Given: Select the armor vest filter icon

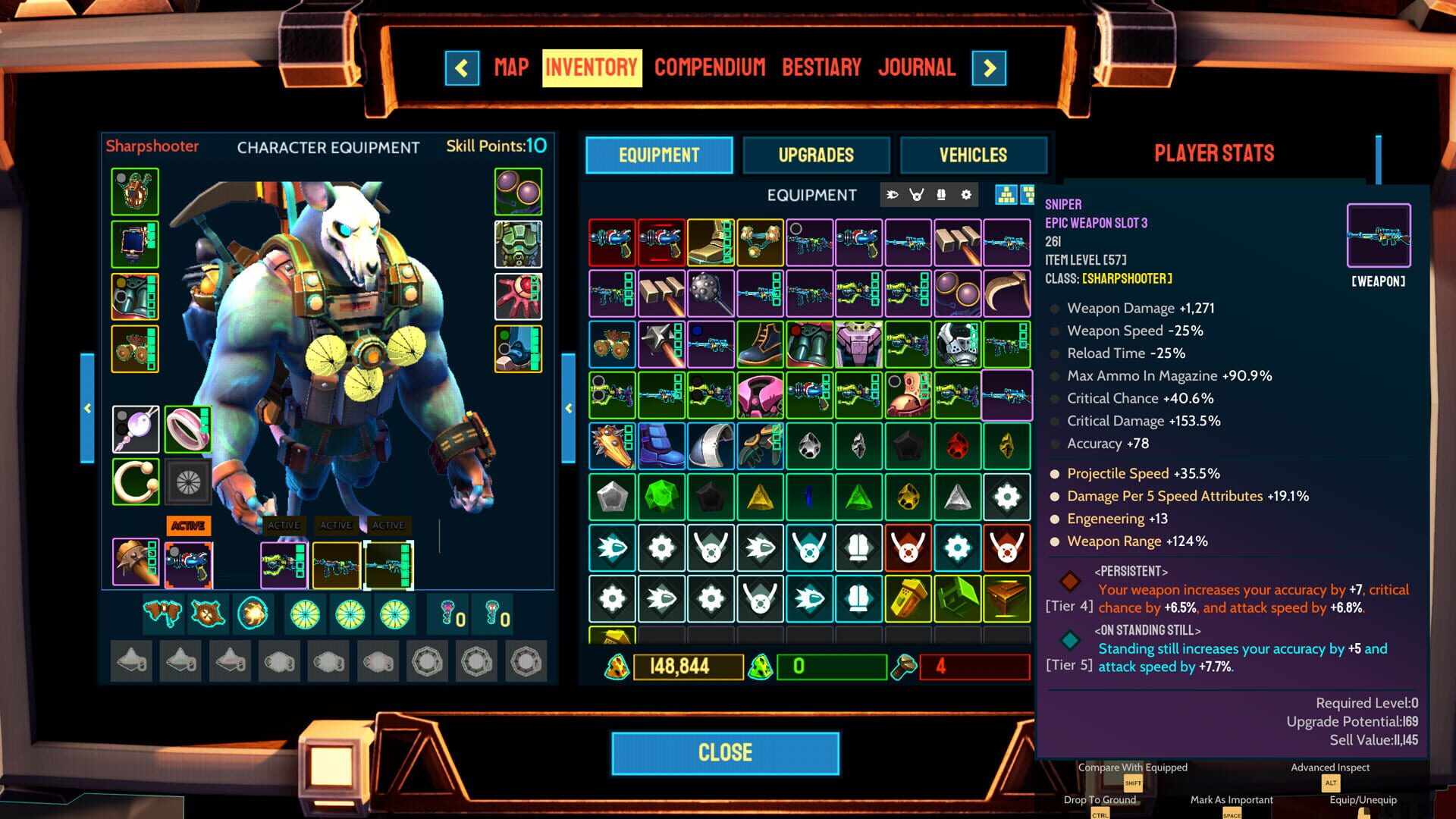Looking at the screenshot, I should coord(940,195).
